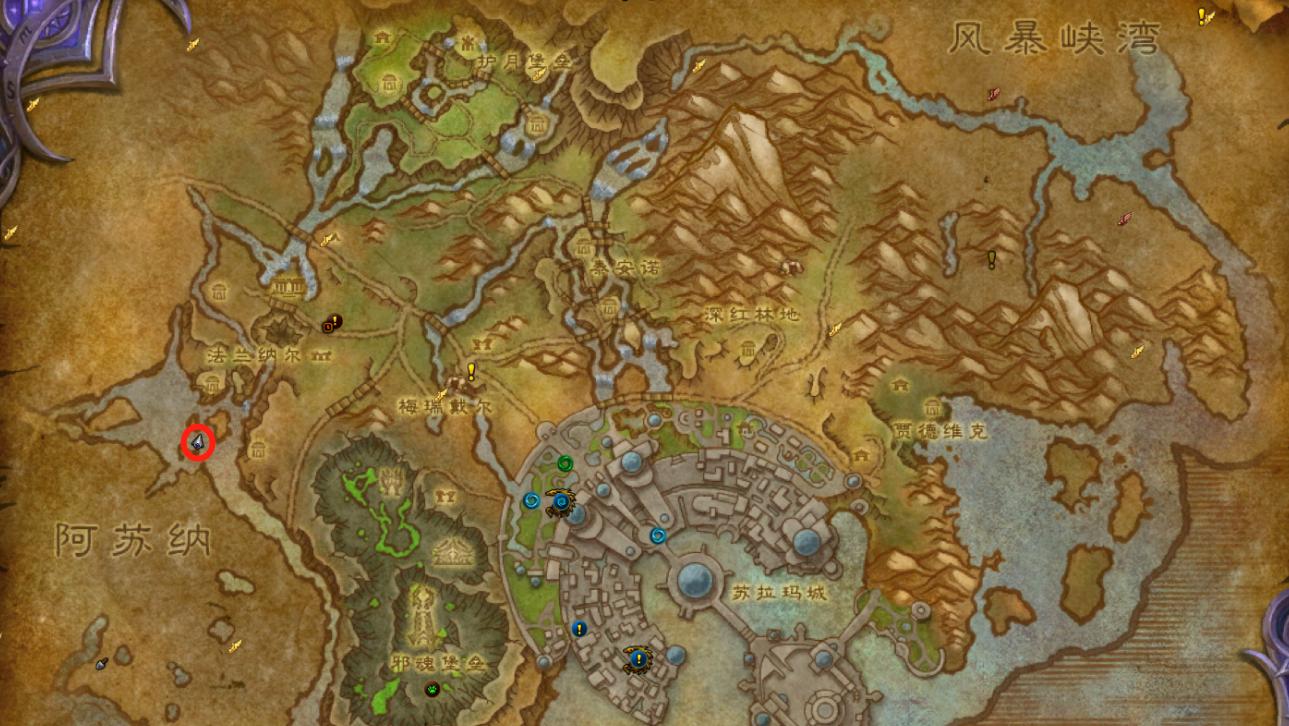
Task: Click the banner landmark beside the Falanaar name
Action: pyautogui.click(x=321, y=354)
